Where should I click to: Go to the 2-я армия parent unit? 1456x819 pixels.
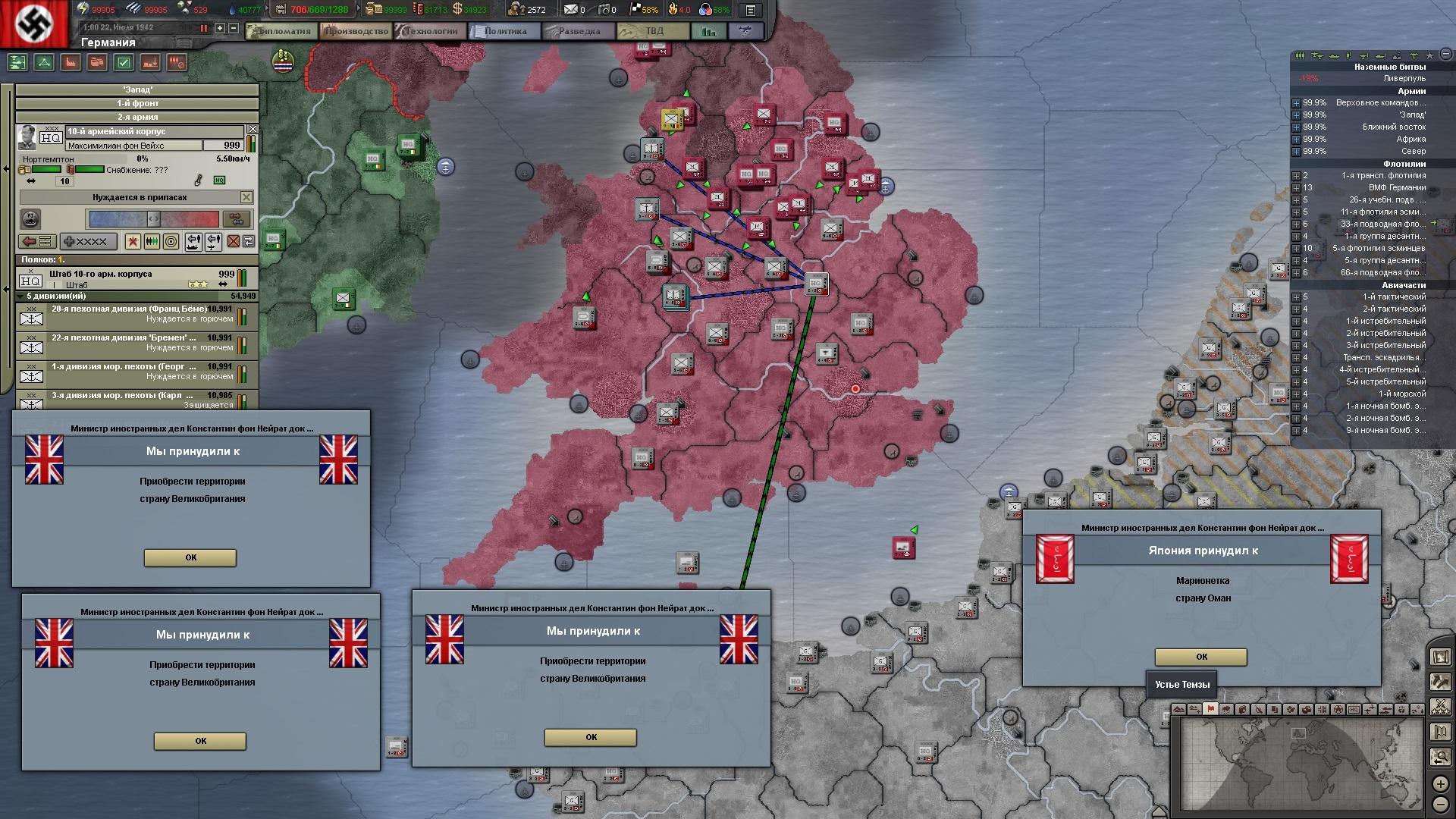137,117
